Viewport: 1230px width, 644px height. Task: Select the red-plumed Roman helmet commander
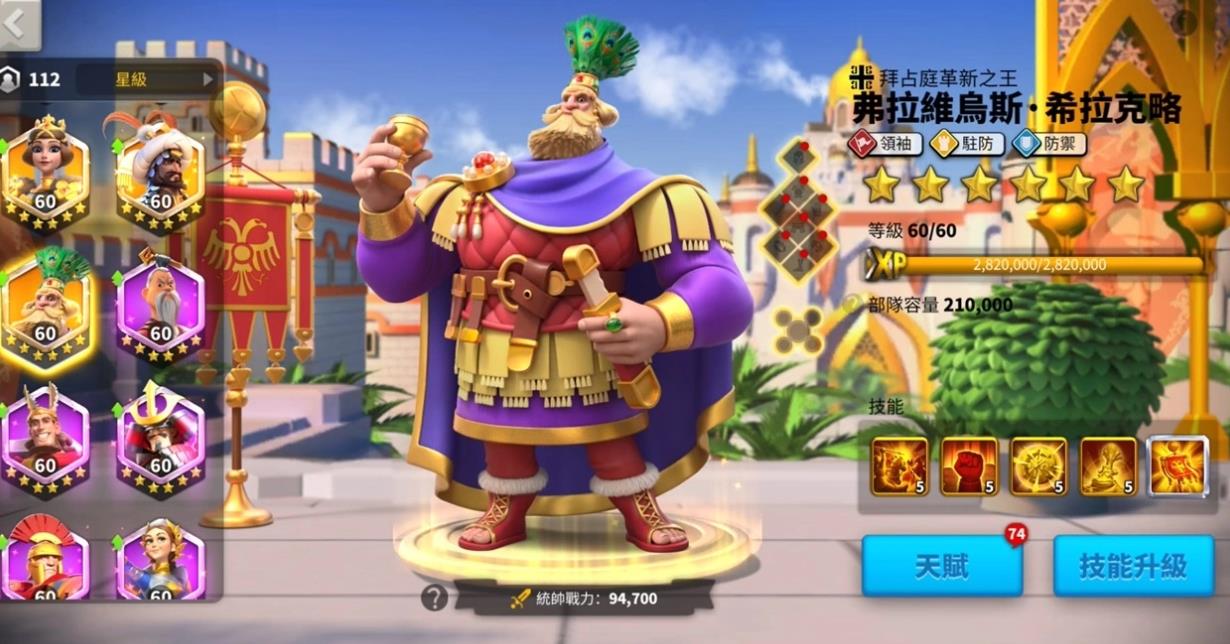pos(45,560)
